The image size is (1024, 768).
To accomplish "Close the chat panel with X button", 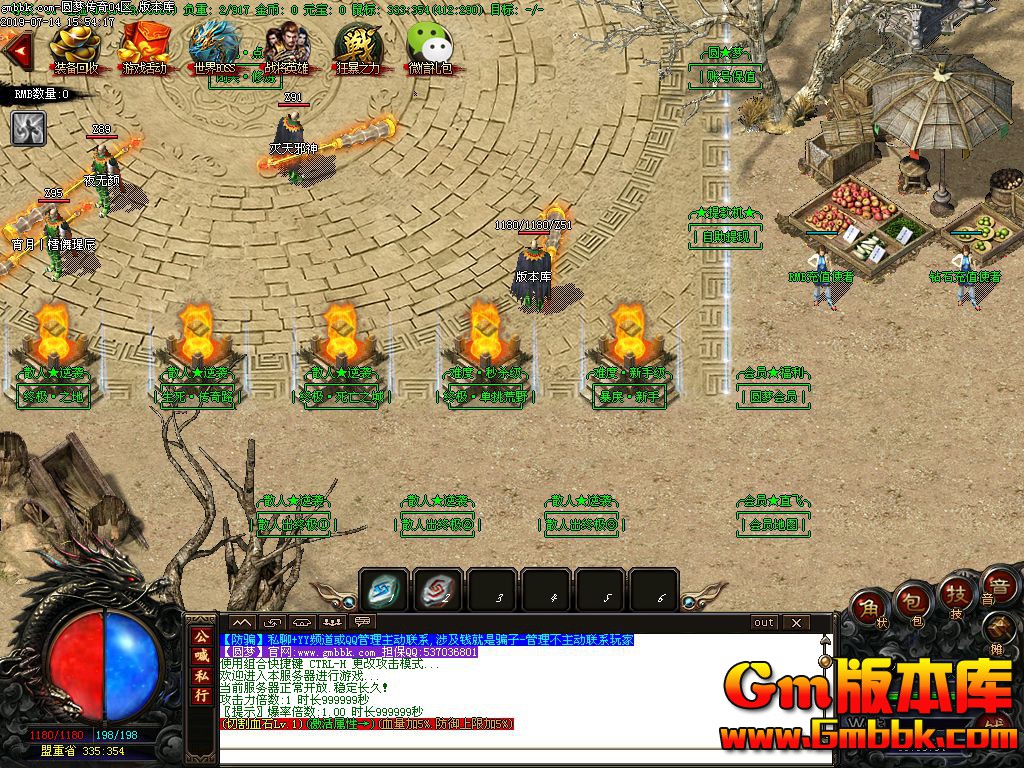I will [x=796, y=622].
